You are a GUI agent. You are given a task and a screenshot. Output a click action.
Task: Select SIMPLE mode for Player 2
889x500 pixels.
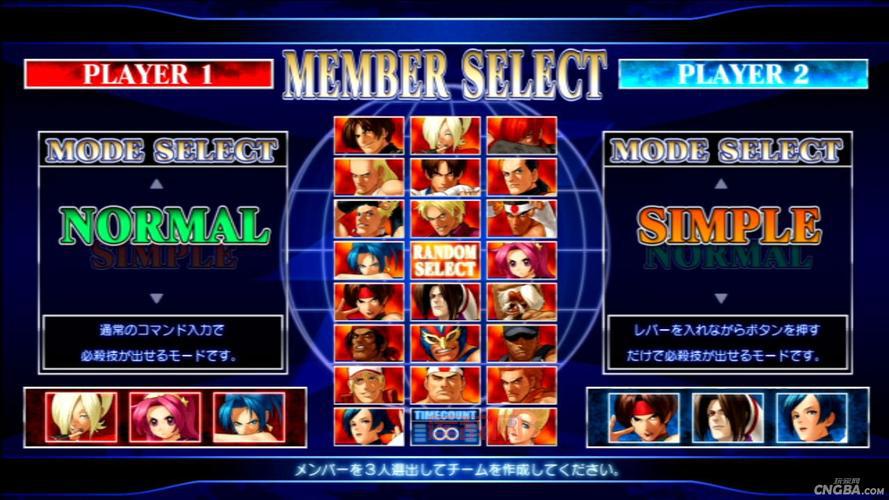pos(726,226)
